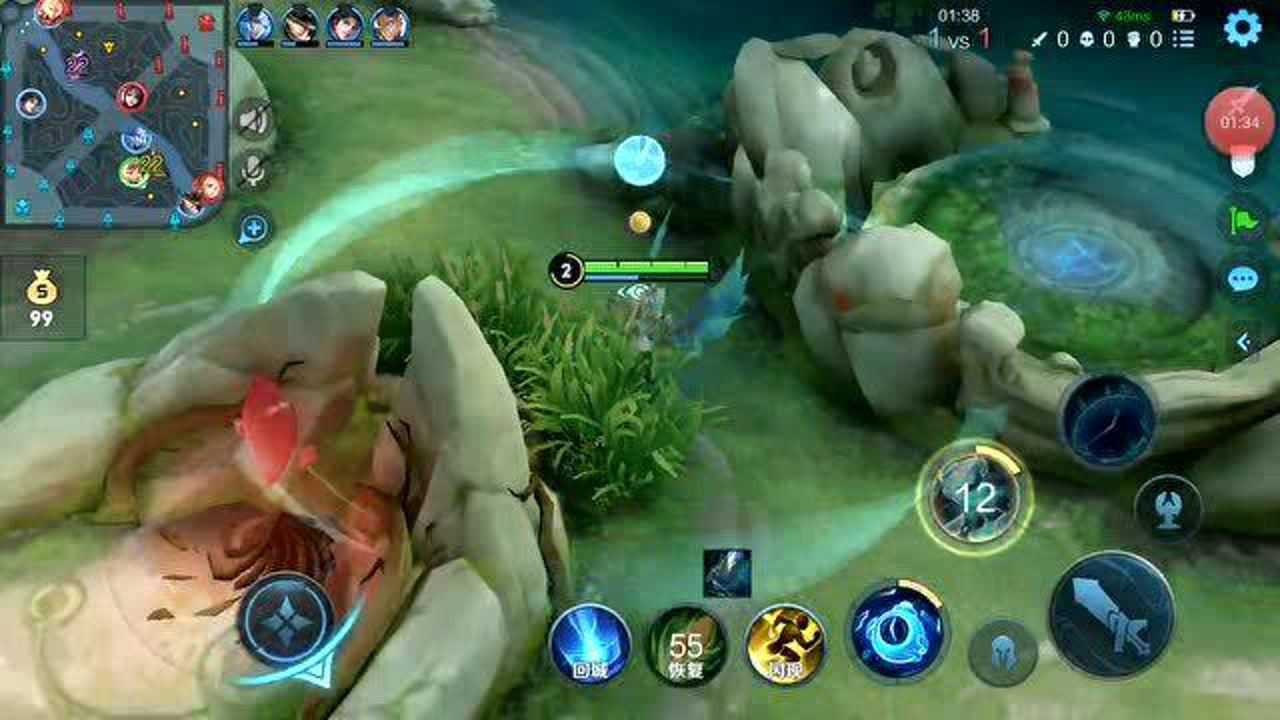The height and width of the screenshot is (720, 1280).
Task: Select the minion helmet target button
Action: click(x=1002, y=653)
